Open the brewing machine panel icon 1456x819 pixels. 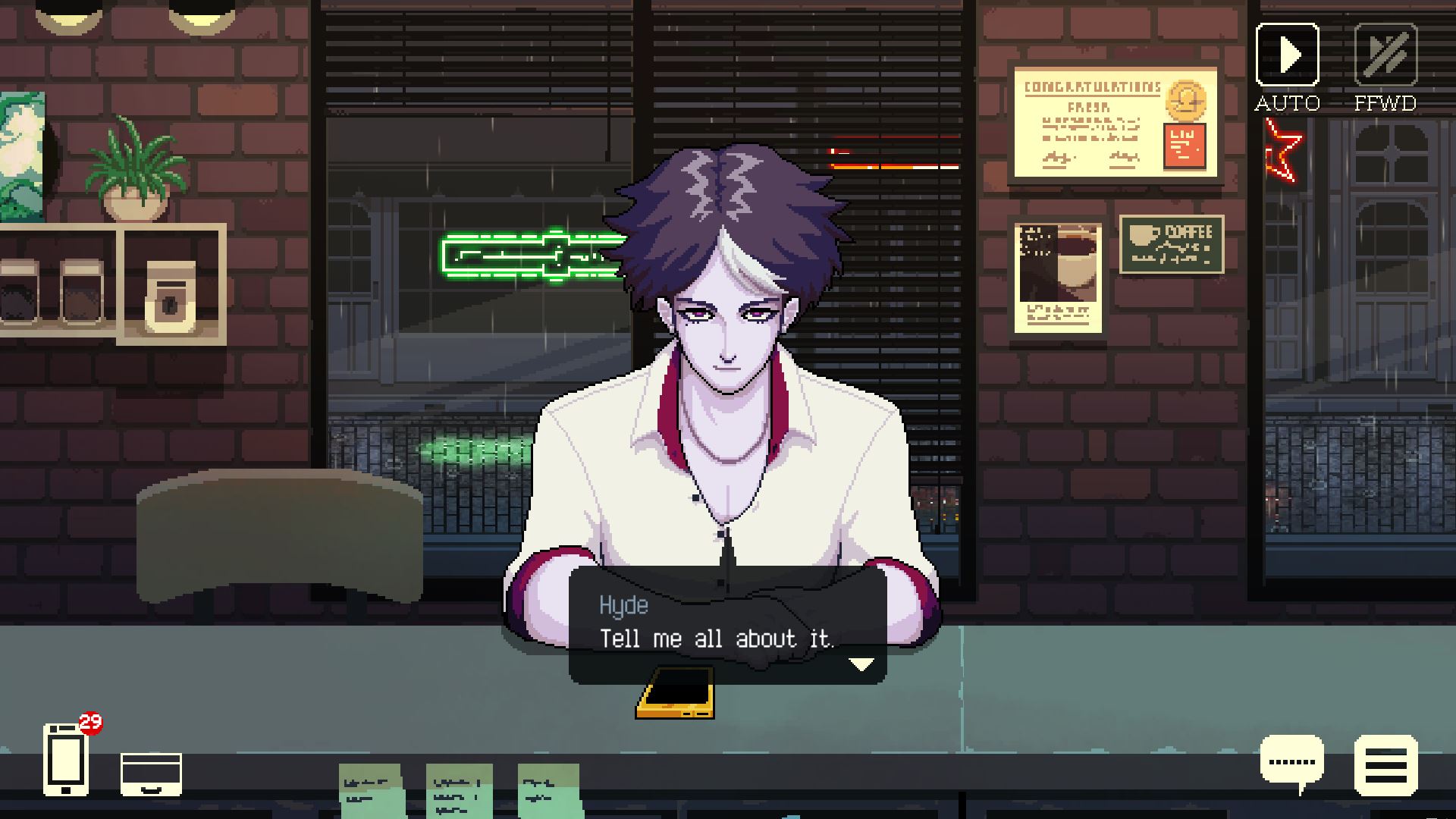[x=151, y=774]
